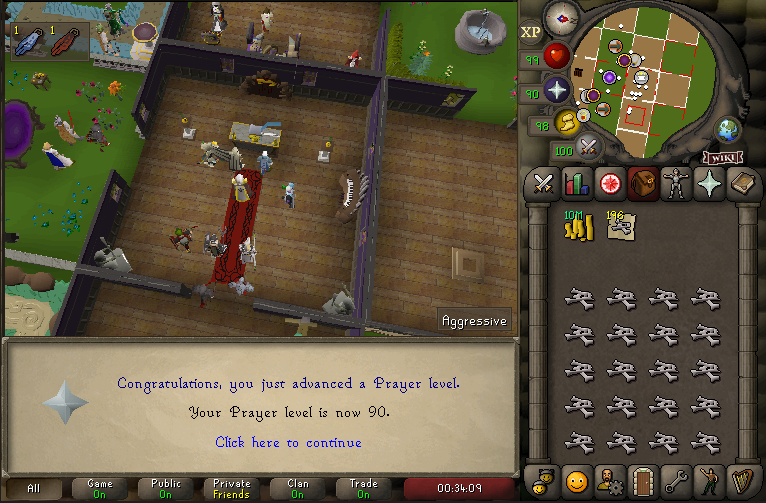Toggle run using the boot energy orb
The image size is (766, 503).
tap(567, 122)
